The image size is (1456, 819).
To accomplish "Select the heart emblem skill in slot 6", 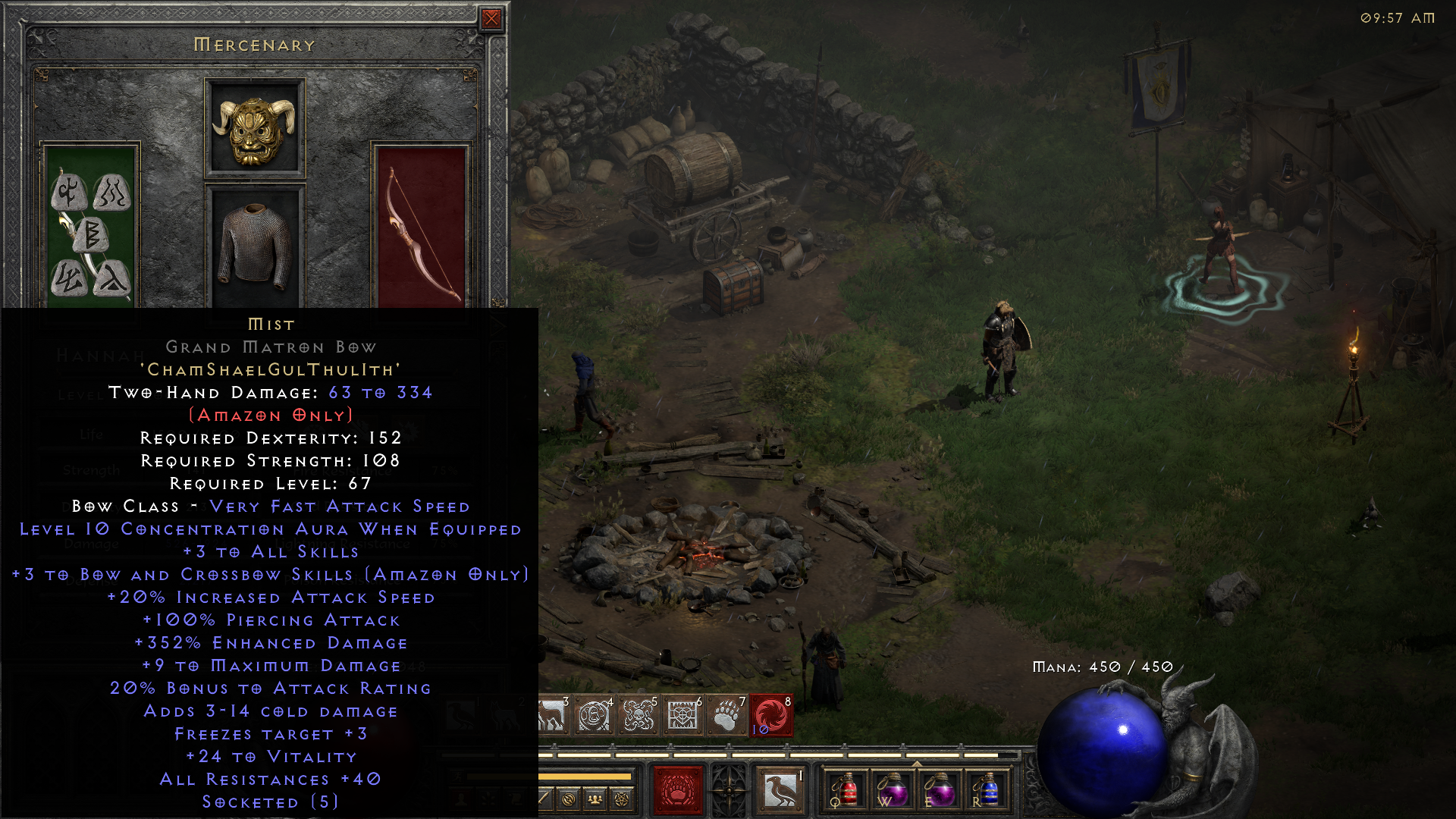I will (x=683, y=715).
